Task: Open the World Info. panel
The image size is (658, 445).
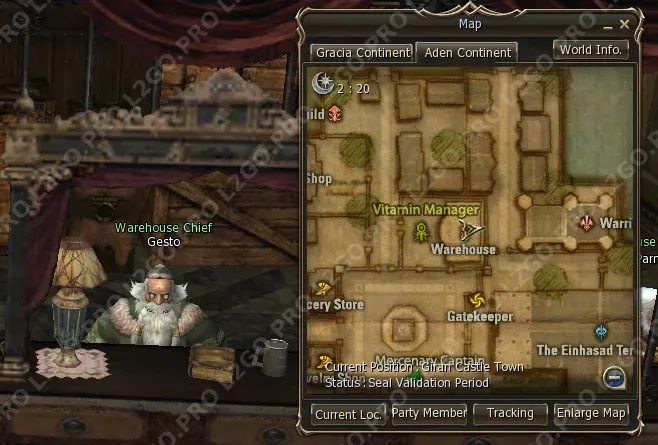Action: 591,49
